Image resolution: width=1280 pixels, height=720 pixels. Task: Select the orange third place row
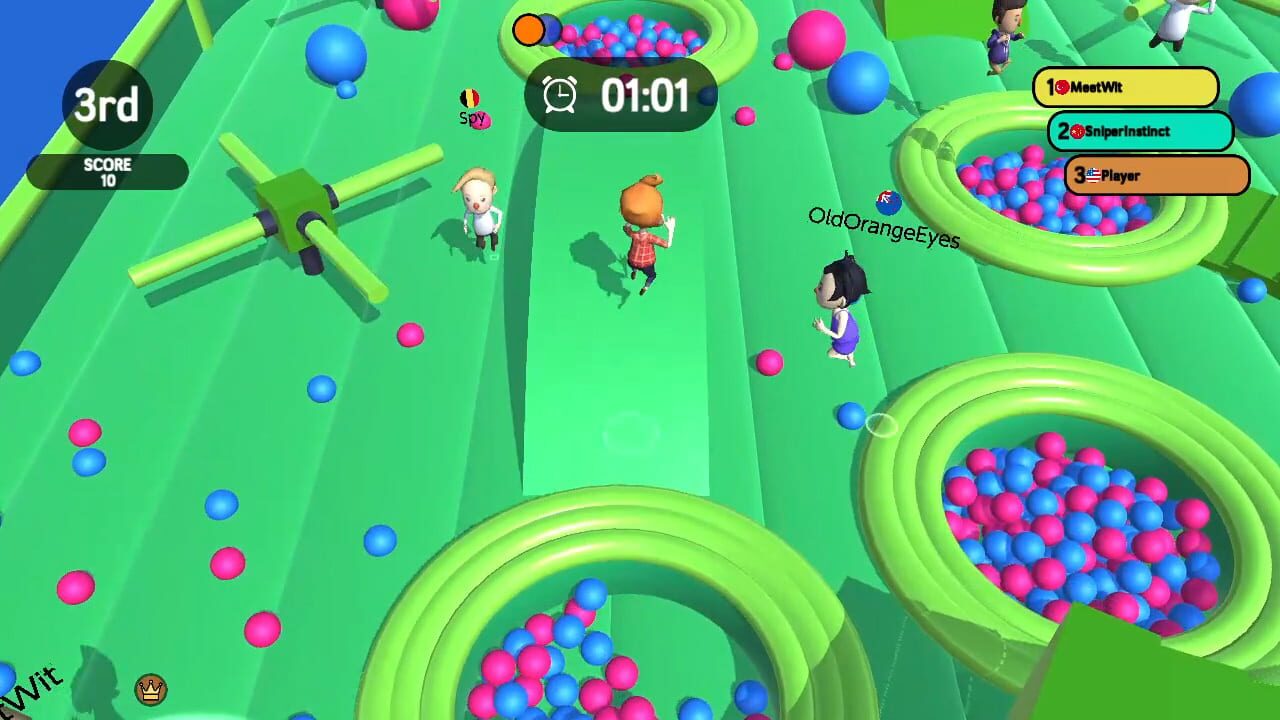(1157, 175)
